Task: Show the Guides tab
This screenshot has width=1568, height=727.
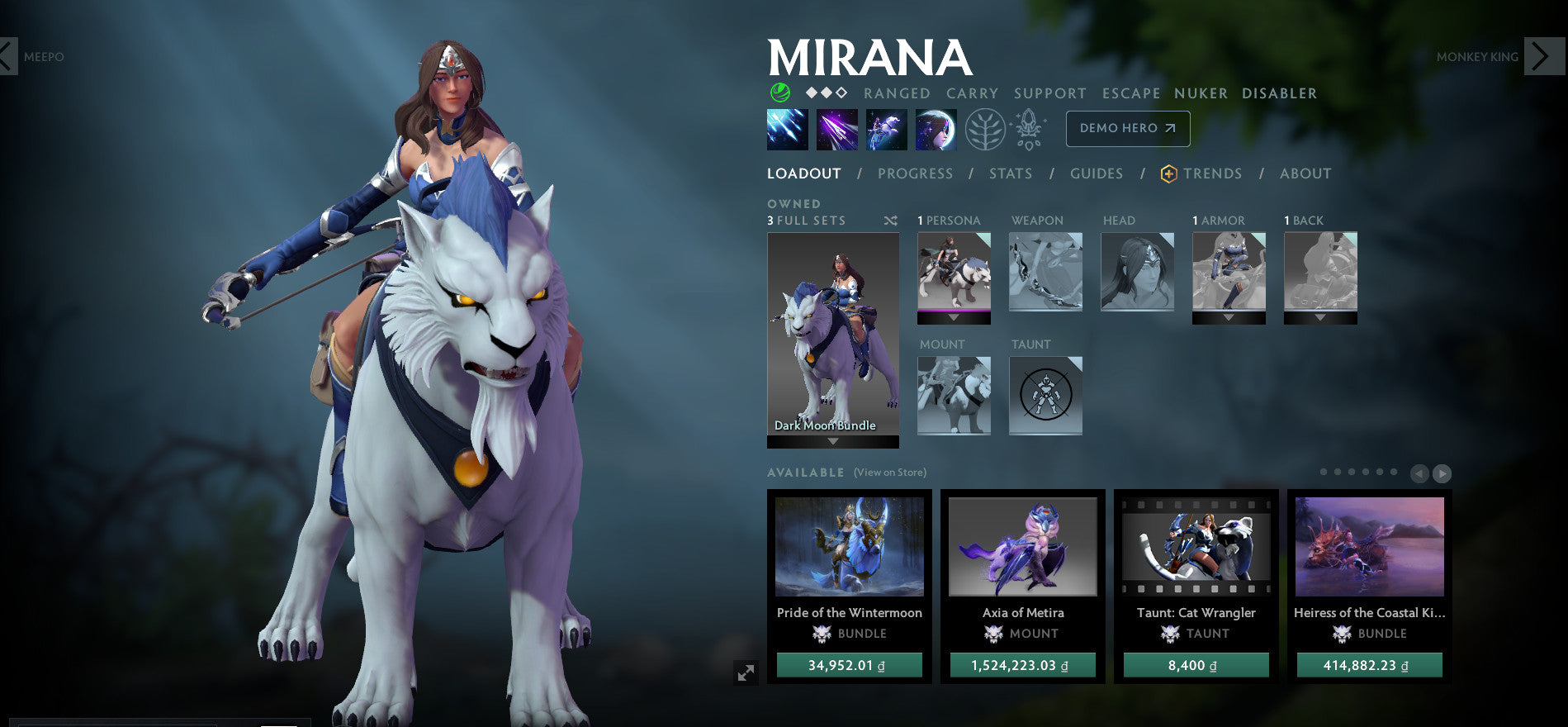Action: point(1096,173)
